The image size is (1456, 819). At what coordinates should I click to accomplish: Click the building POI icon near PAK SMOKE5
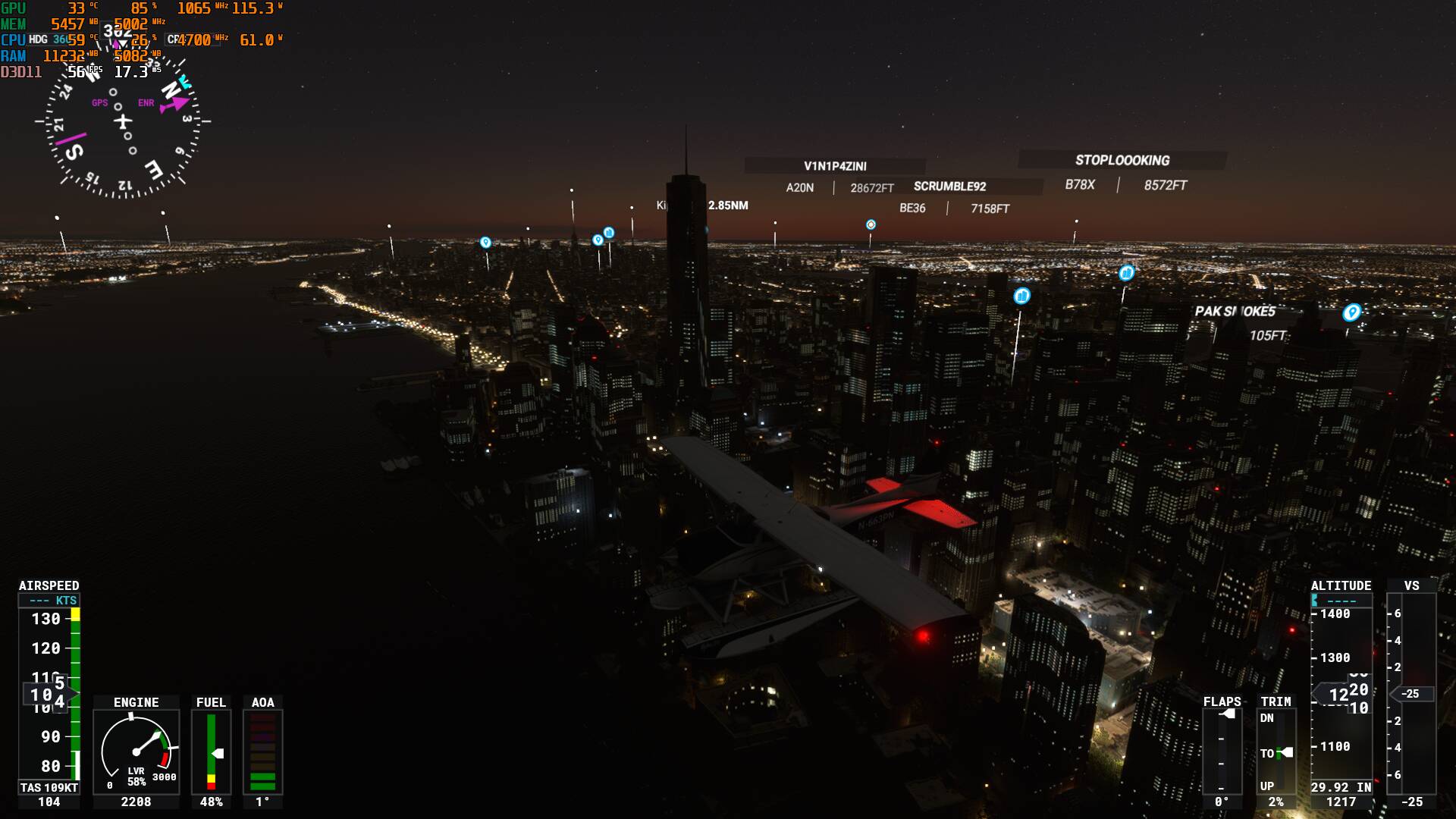[x=1128, y=274]
